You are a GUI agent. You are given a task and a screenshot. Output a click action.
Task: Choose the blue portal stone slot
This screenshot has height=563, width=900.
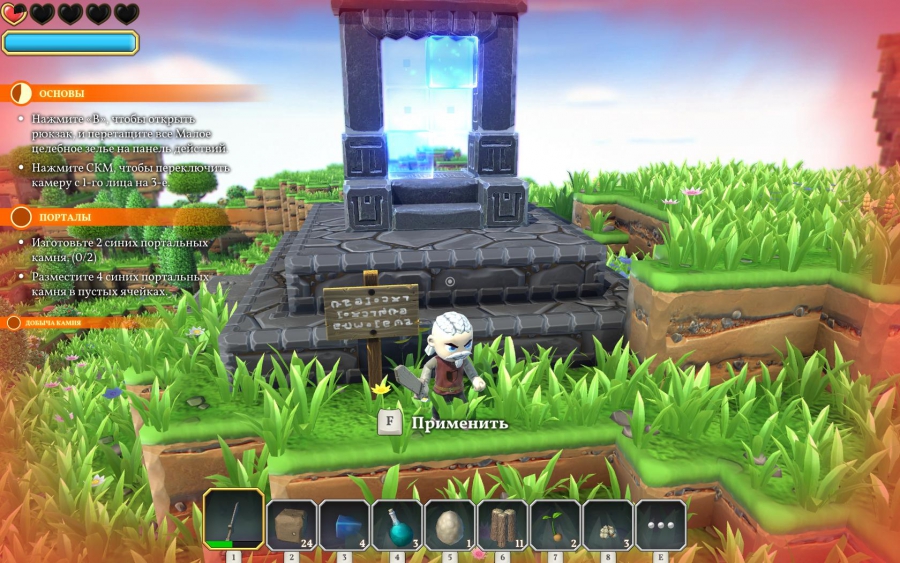(344, 524)
